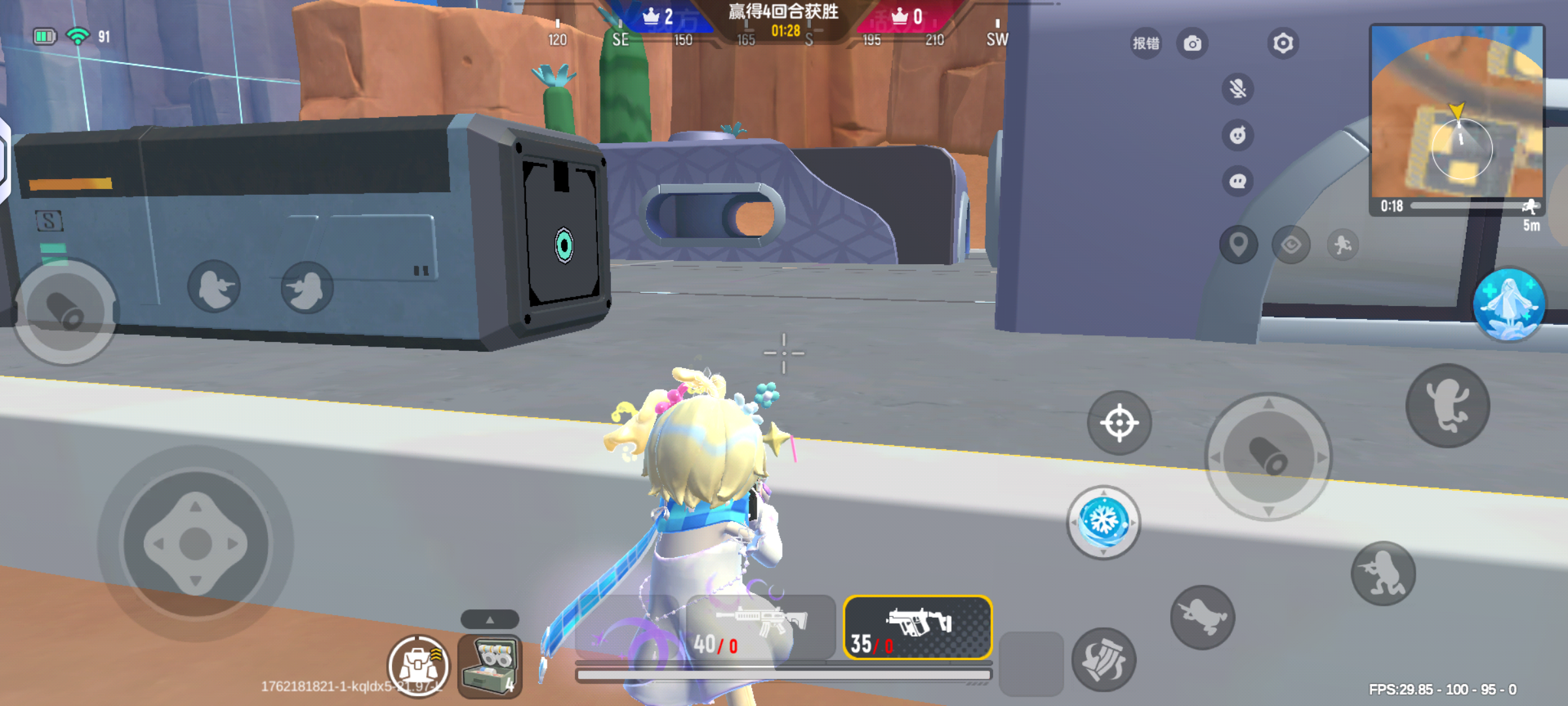
Task: Tap the 报错 report error button
Action: click(x=1145, y=42)
